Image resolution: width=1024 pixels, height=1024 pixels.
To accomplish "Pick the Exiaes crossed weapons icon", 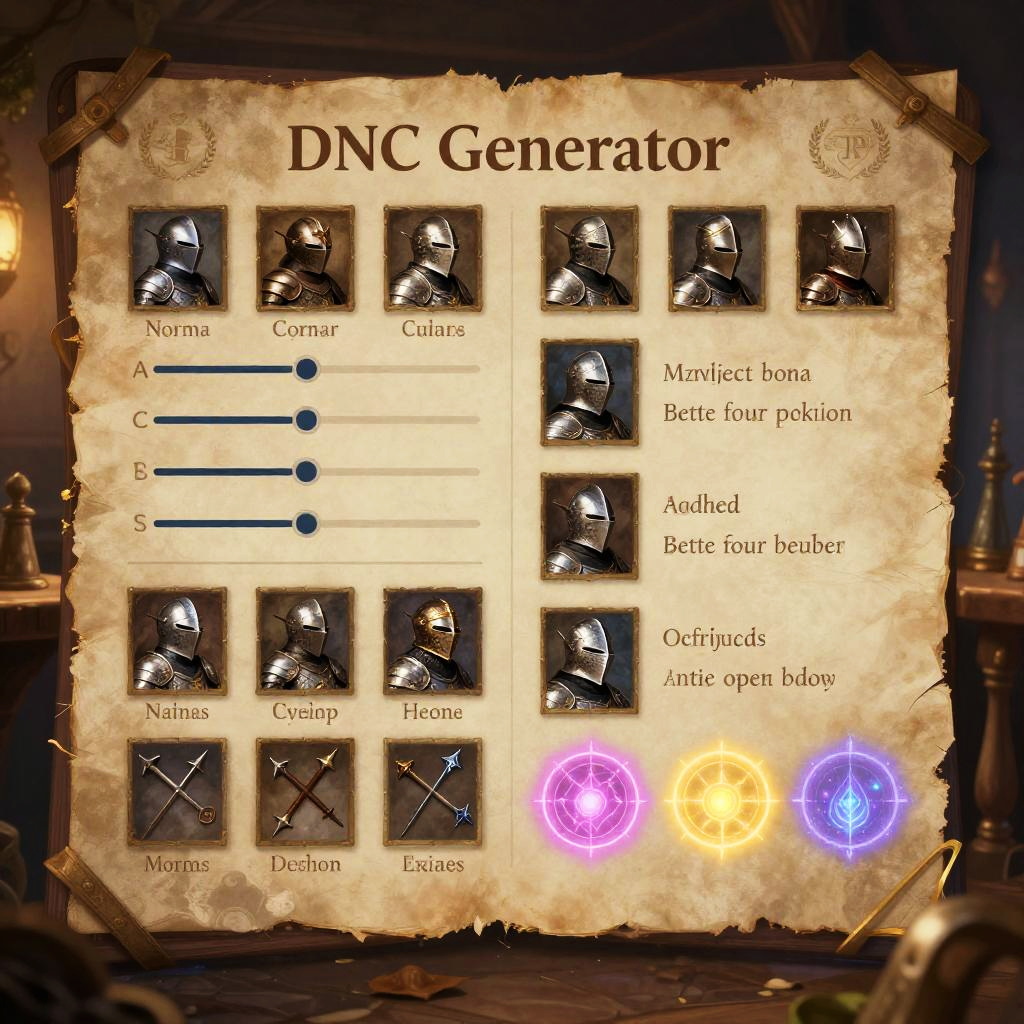I will [x=433, y=792].
